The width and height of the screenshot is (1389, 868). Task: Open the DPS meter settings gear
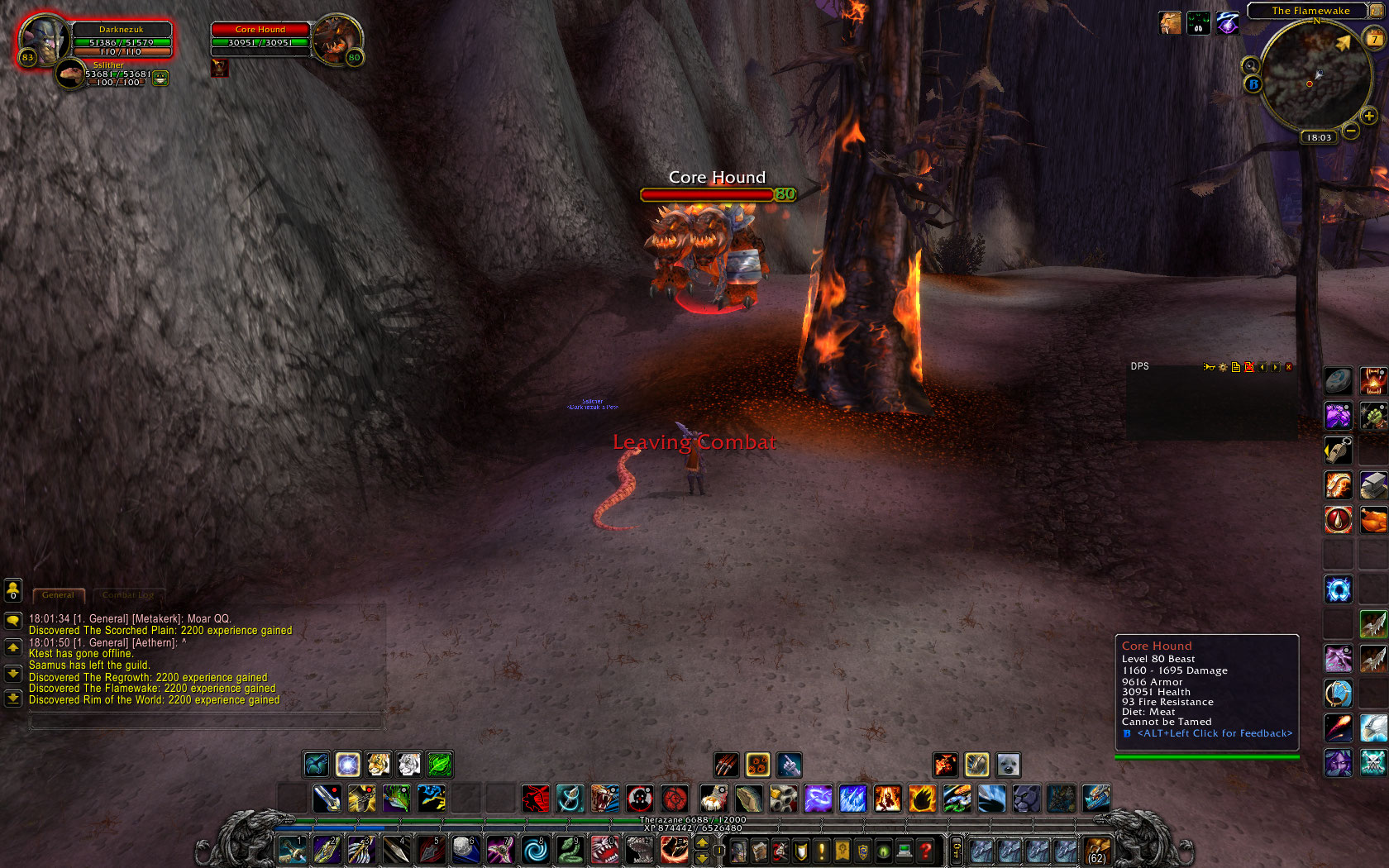coord(1223,367)
